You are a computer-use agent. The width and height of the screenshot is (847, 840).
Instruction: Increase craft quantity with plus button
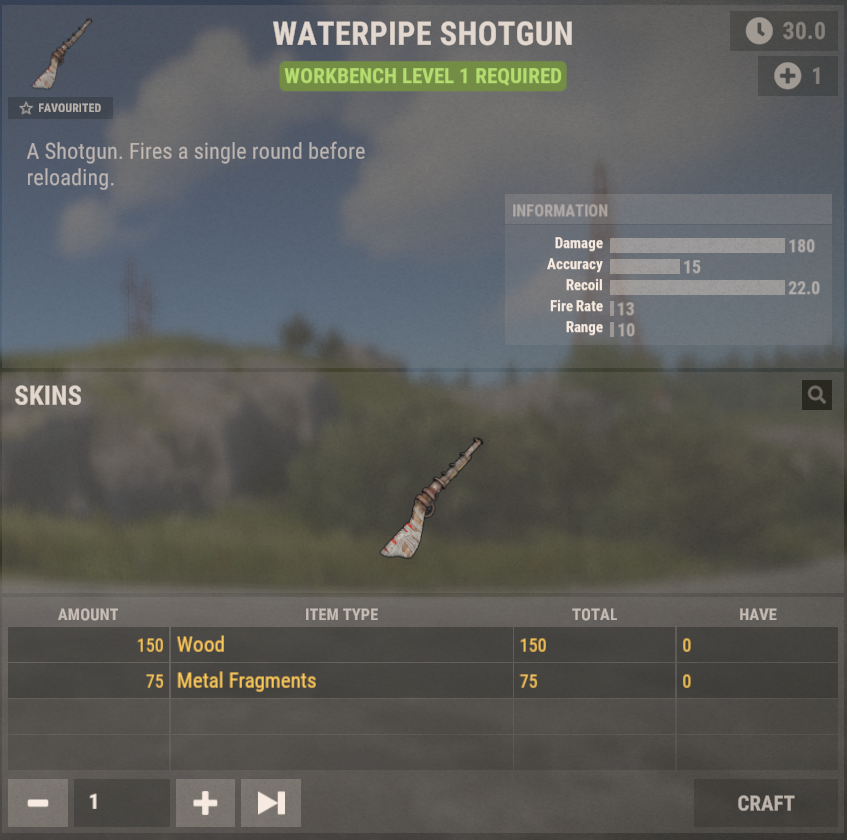tap(205, 803)
